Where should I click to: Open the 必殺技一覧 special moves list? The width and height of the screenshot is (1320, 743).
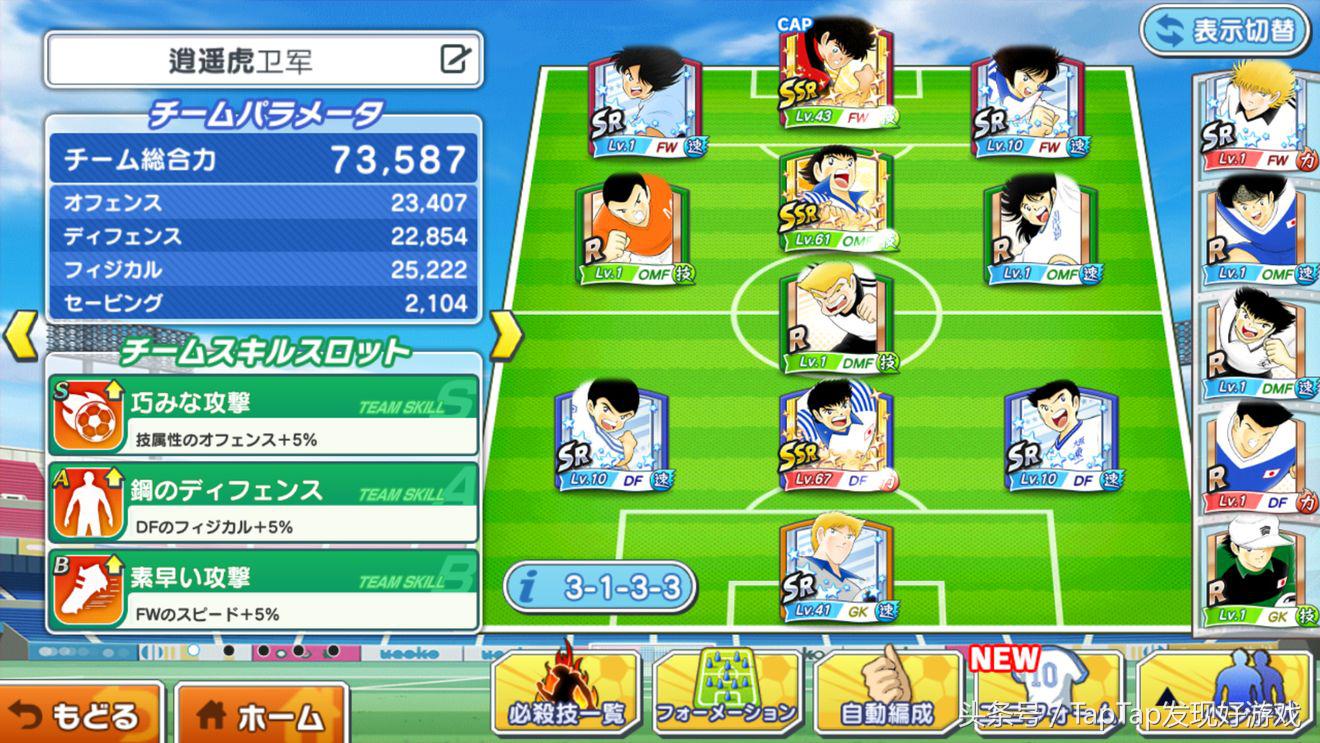click(566, 692)
